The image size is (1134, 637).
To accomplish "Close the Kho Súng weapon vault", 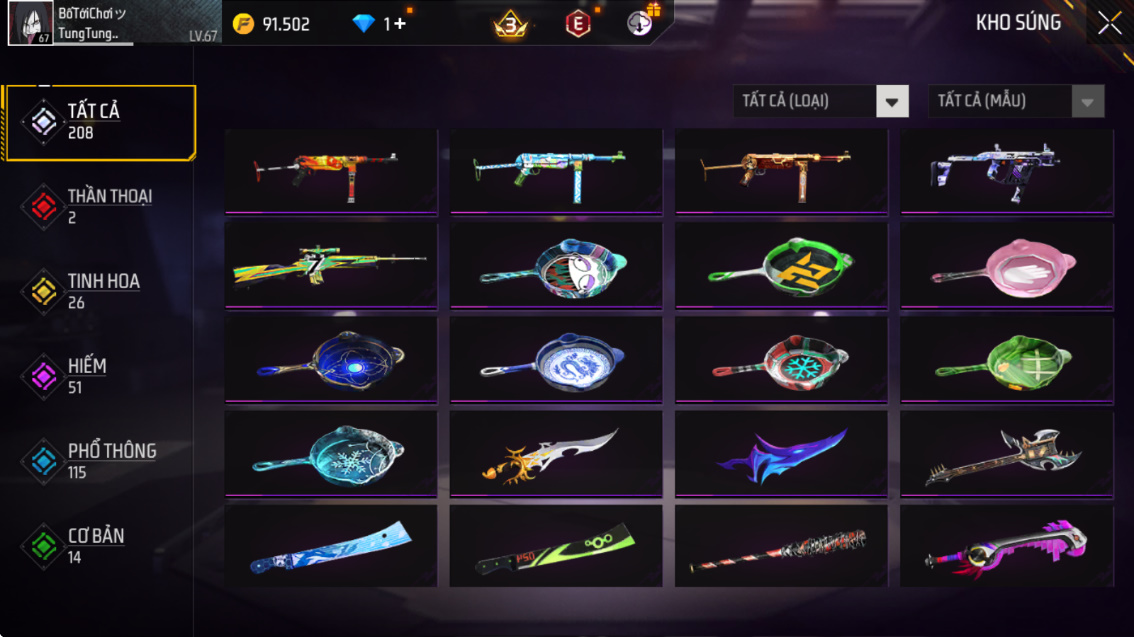I will (x=1109, y=24).
